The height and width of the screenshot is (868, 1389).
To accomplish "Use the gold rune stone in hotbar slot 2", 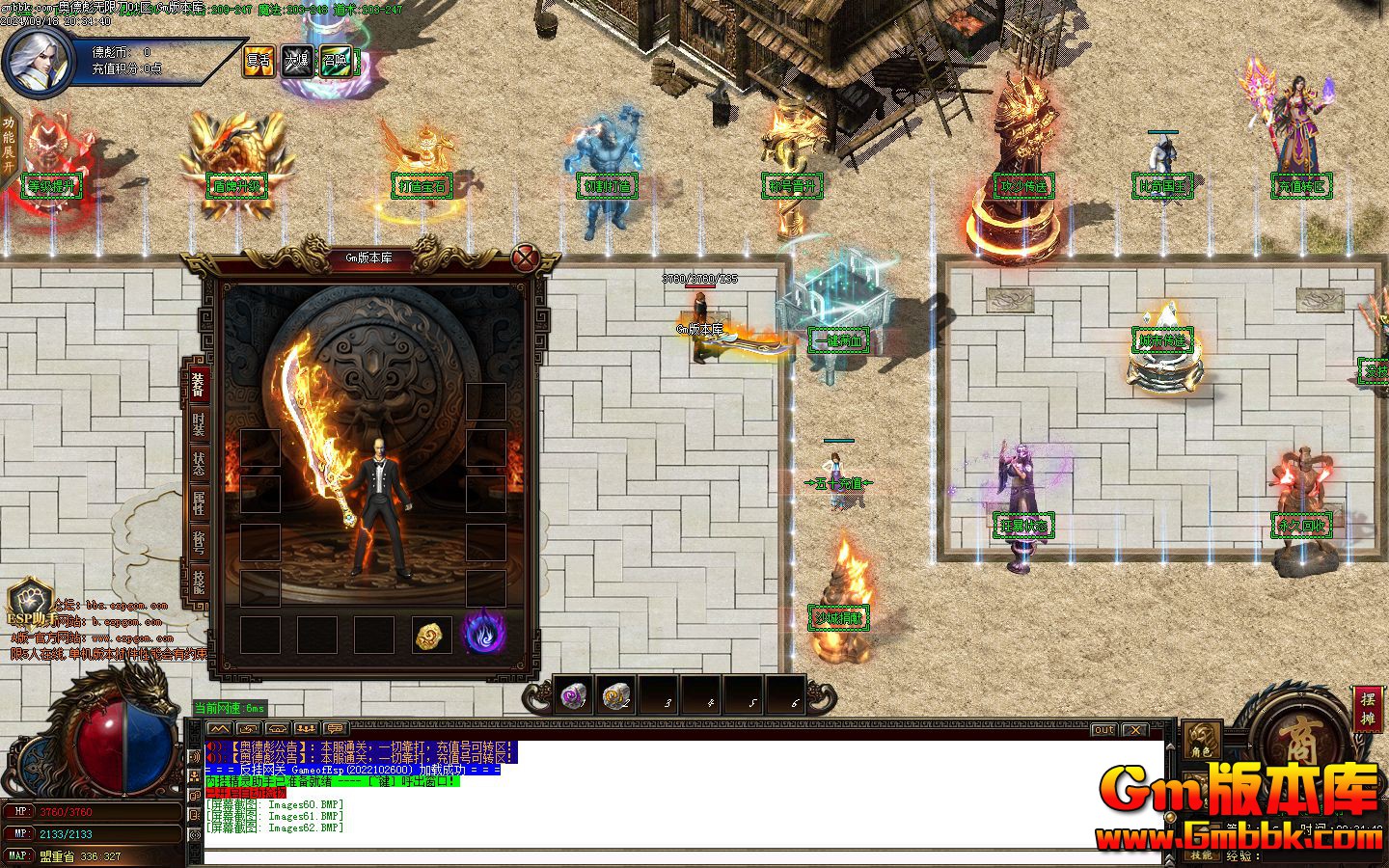I will point(615,694).
